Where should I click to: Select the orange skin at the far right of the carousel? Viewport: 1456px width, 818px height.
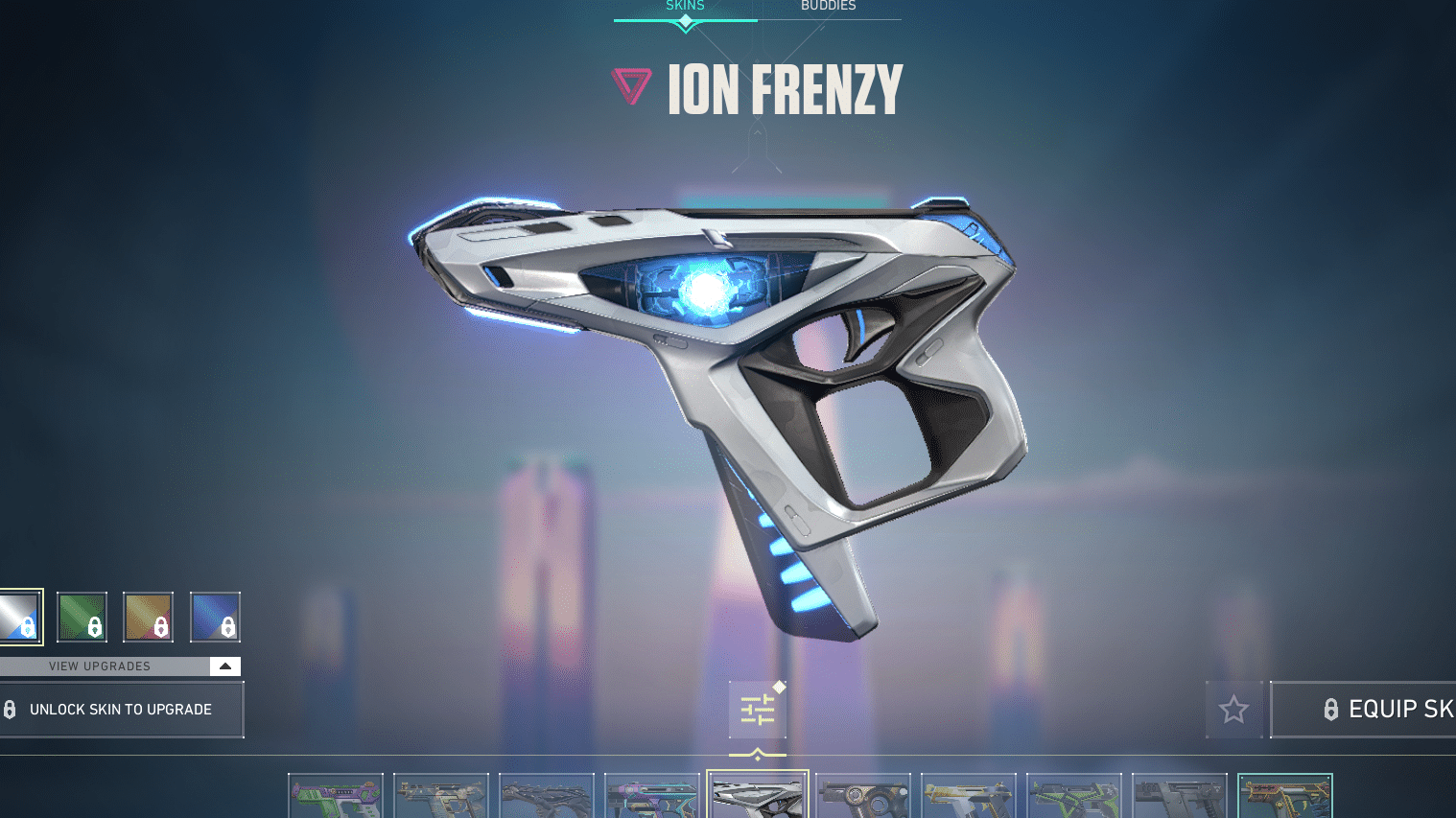pyautogui.click(x=1284, y=797)
